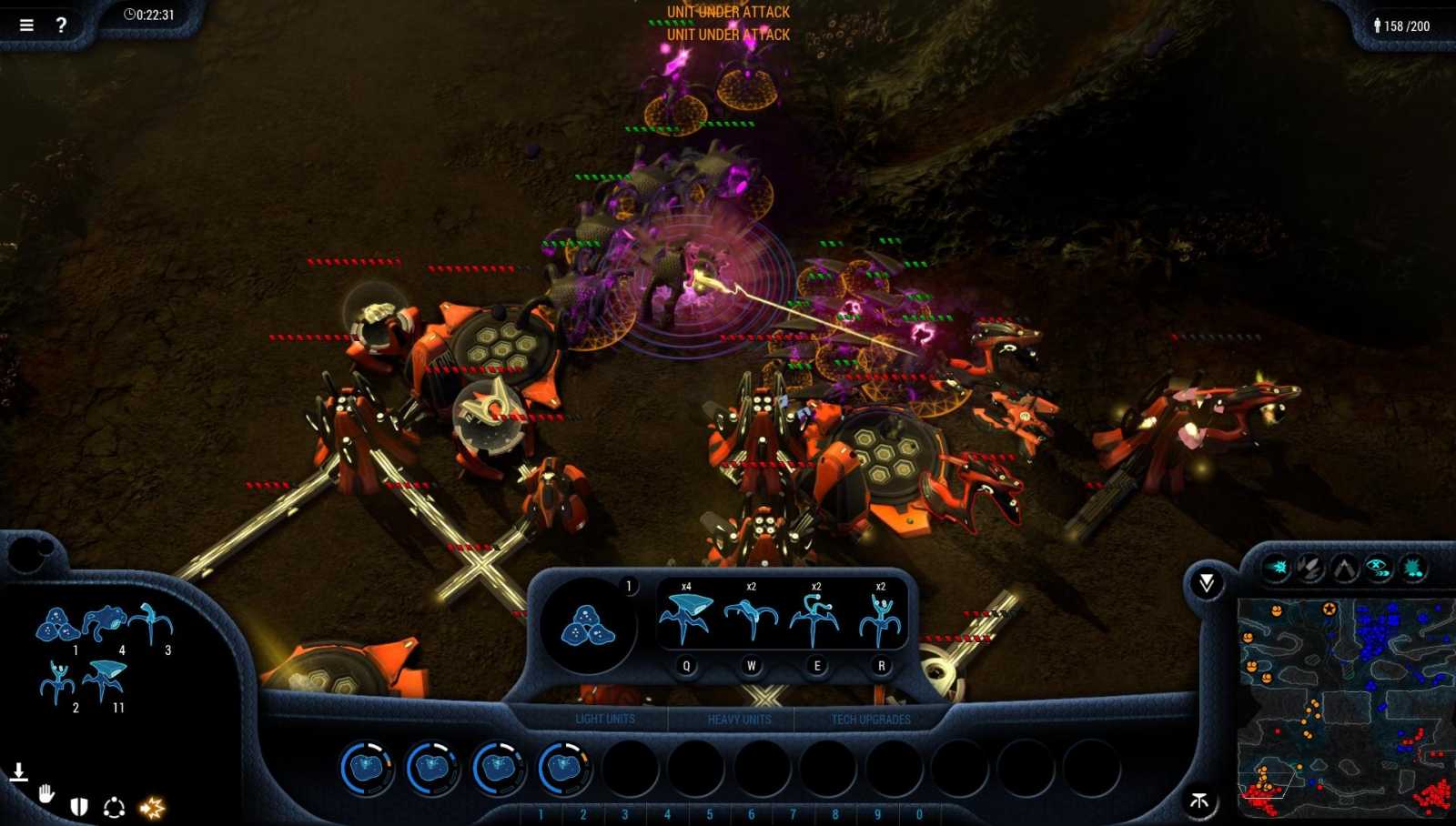Open the game menu via hamburger icon
This screenshot has width=1456, height=826.
coord(25,25)
